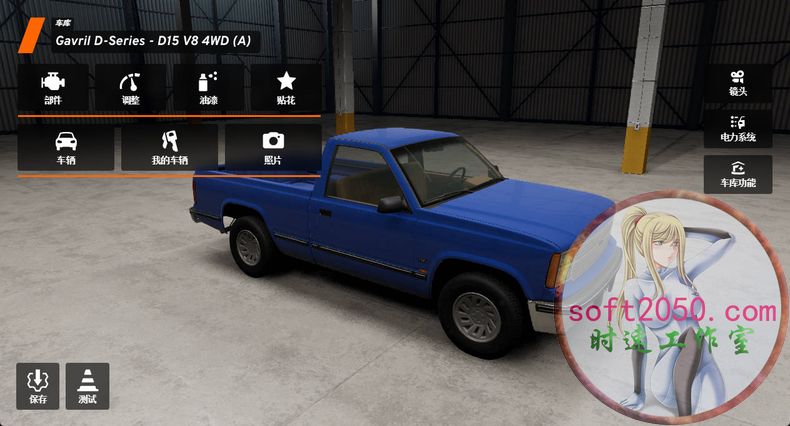Image resolution: width=790 pixels, height=426 pixels.
Task: Show 我的车辆 (My Vehicles) list
Action: pyautogui.click(x=169, y=148)
